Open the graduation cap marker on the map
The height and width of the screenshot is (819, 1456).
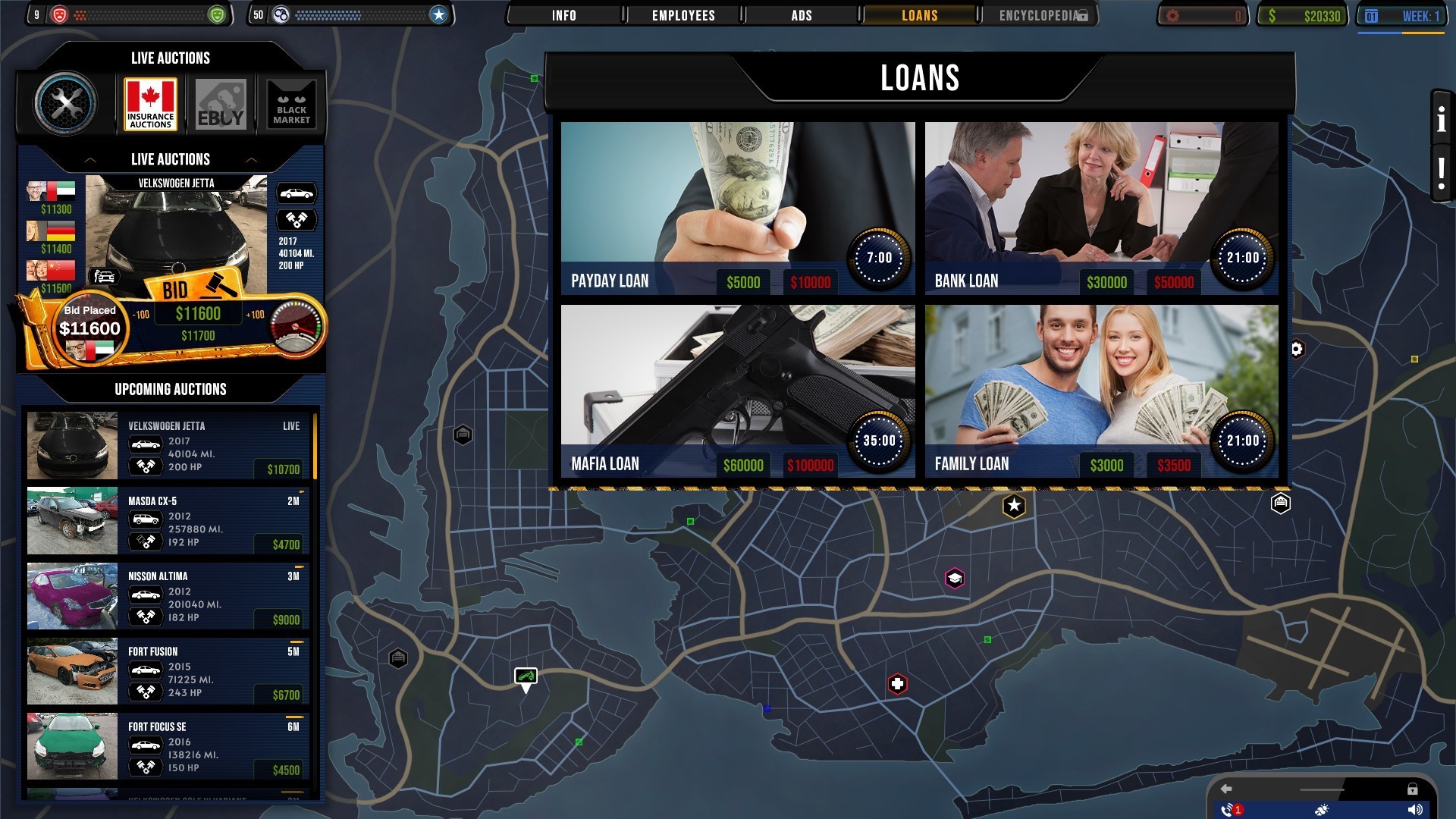click(x=954, y=579)
